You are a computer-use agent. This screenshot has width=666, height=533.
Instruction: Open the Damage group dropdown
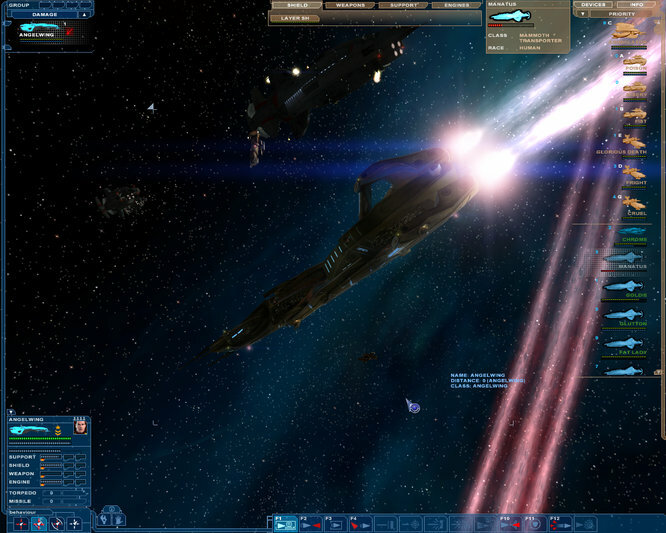[84, 14]
